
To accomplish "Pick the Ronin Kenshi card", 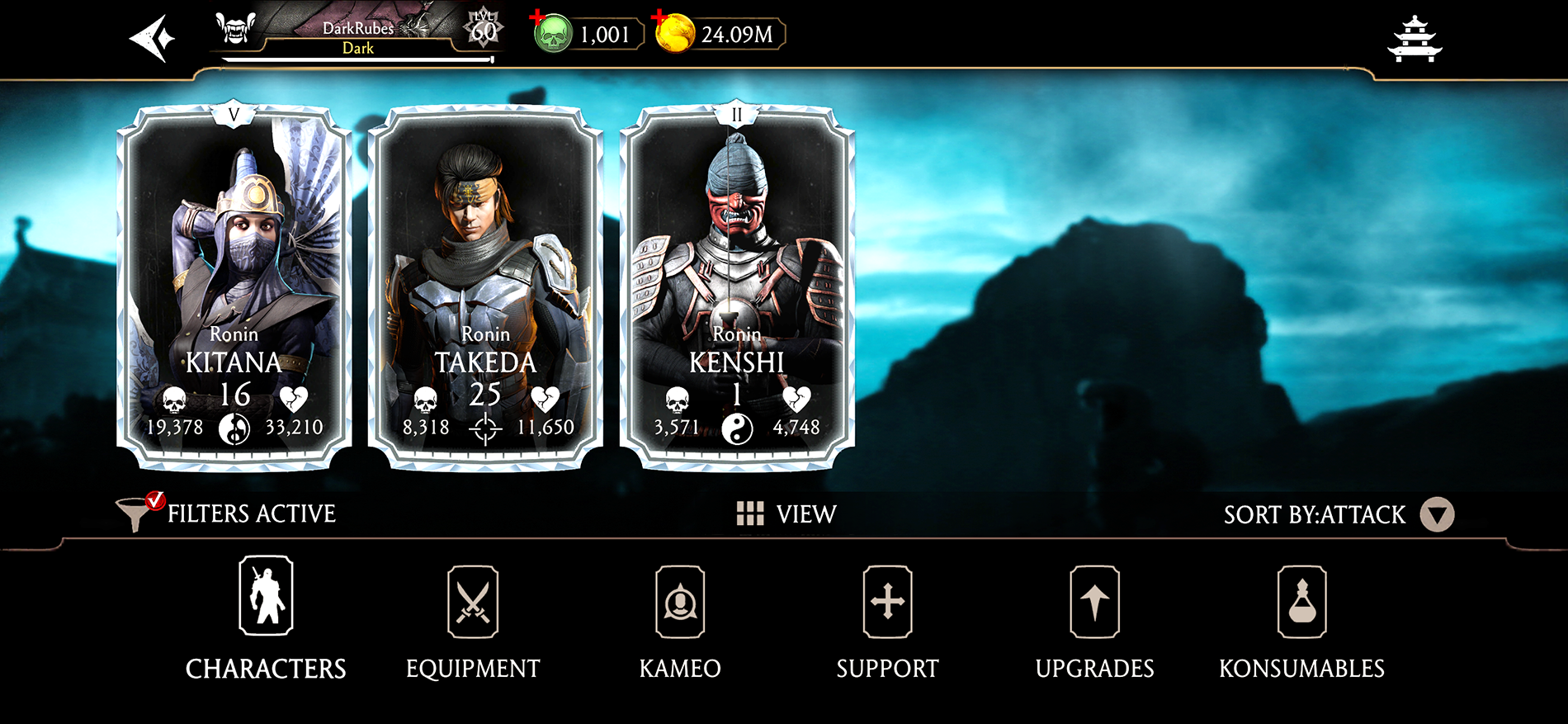I will [737, 287].
